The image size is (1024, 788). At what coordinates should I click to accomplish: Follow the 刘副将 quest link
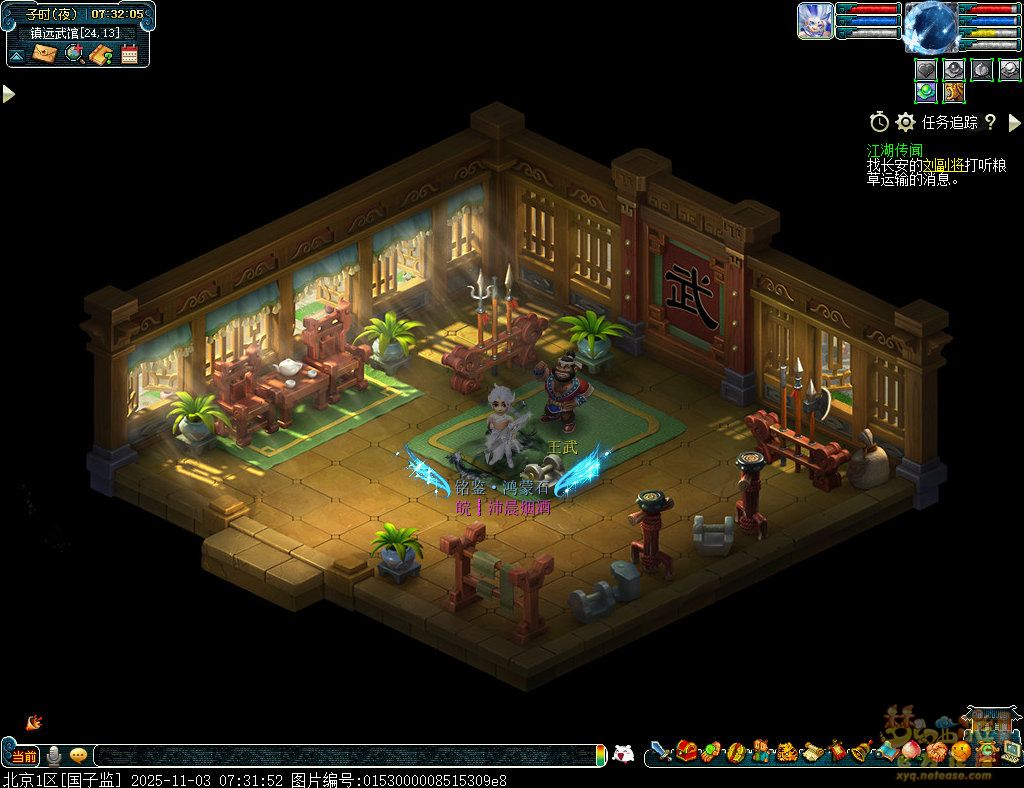point(941,165)
